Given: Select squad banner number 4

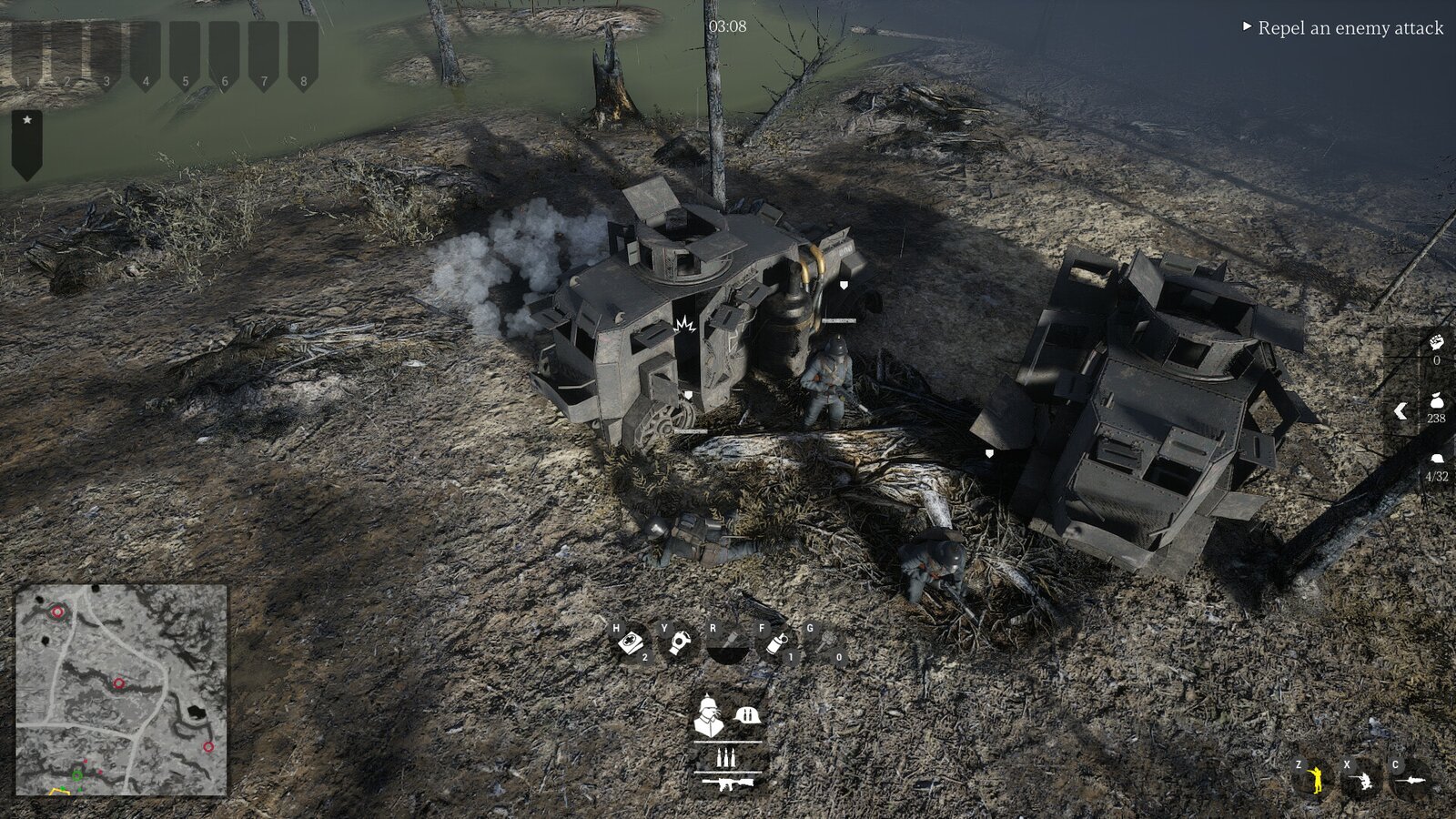Looking at the screenshot, I should [146, 56].
